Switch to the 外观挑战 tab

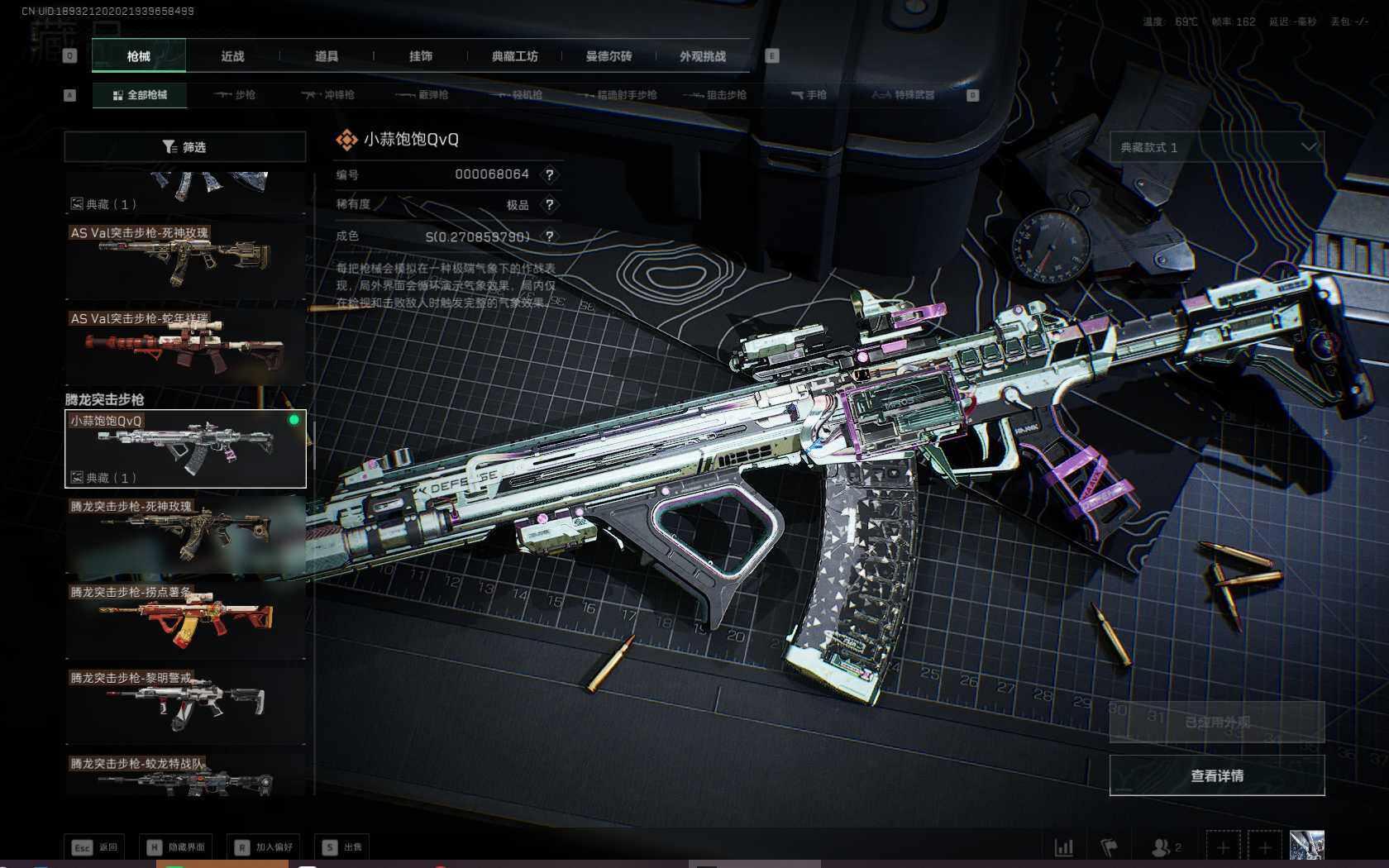pyautogui.click(x=703, y=56)
